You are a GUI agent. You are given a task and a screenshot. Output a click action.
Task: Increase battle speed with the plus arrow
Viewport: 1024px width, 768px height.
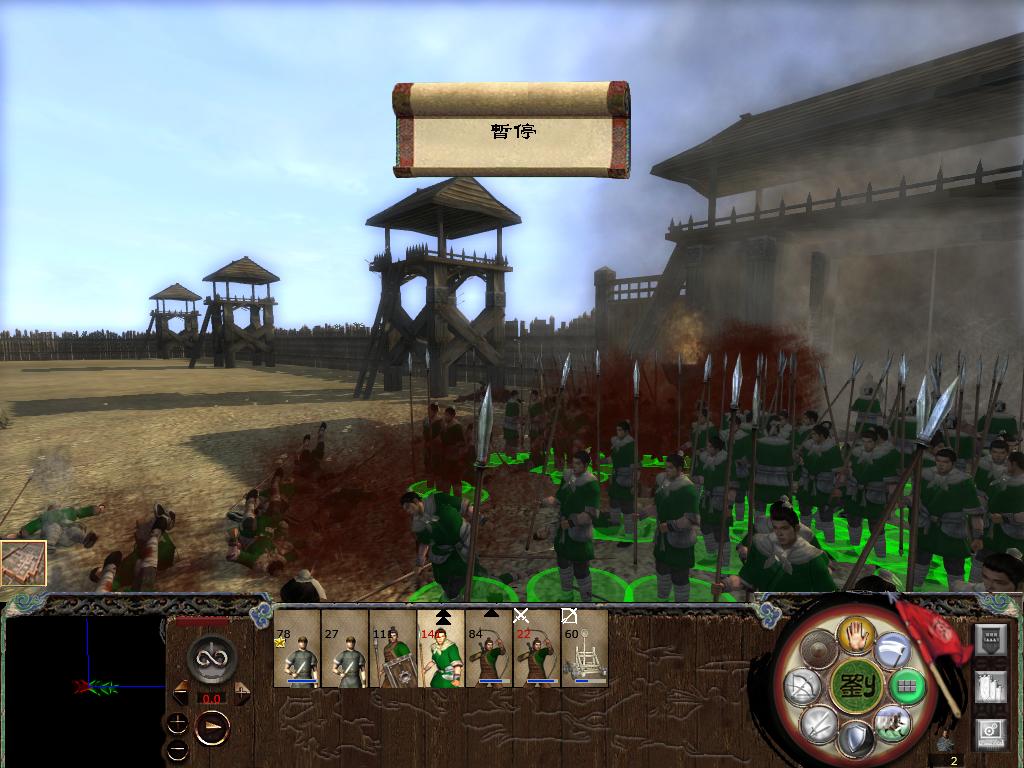point(242,692)
